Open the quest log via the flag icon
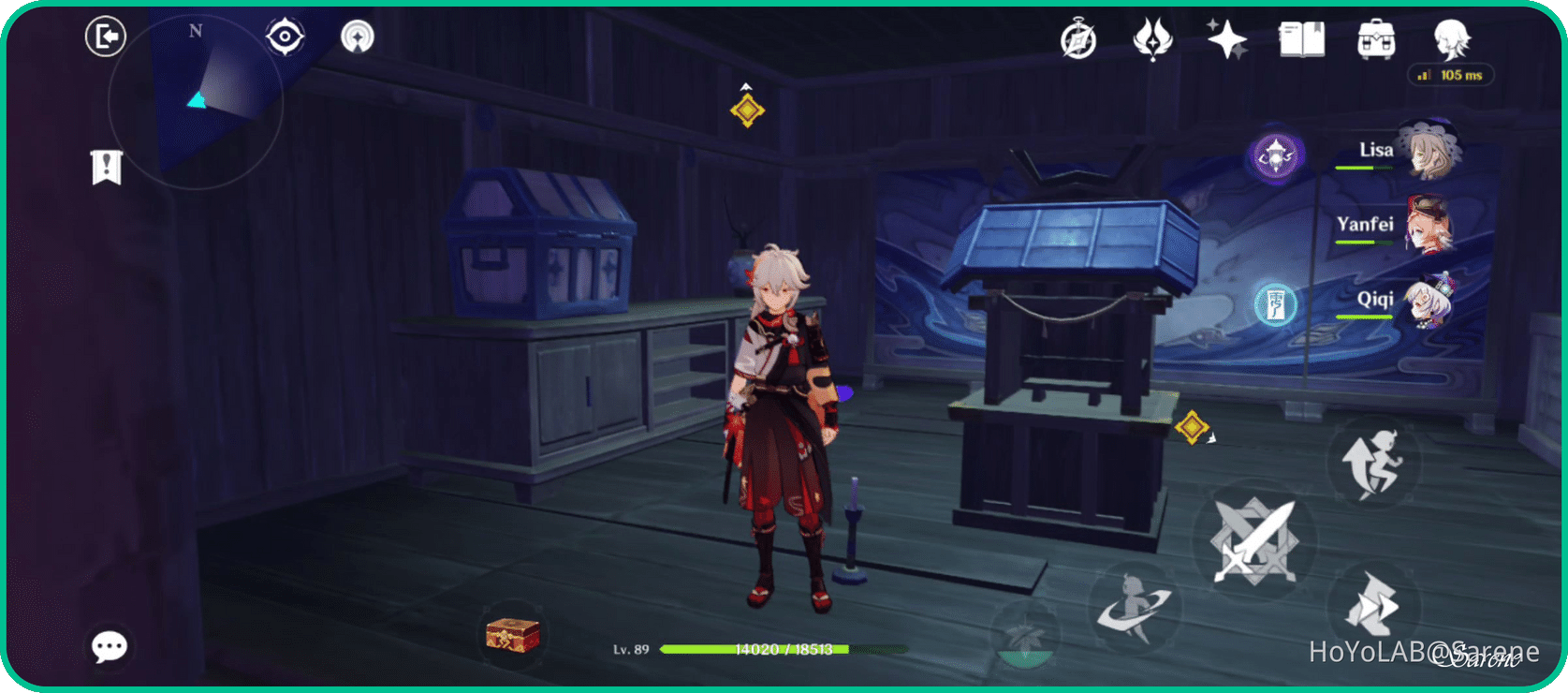The image size is (1568, 693). click(x=108, y=167)
